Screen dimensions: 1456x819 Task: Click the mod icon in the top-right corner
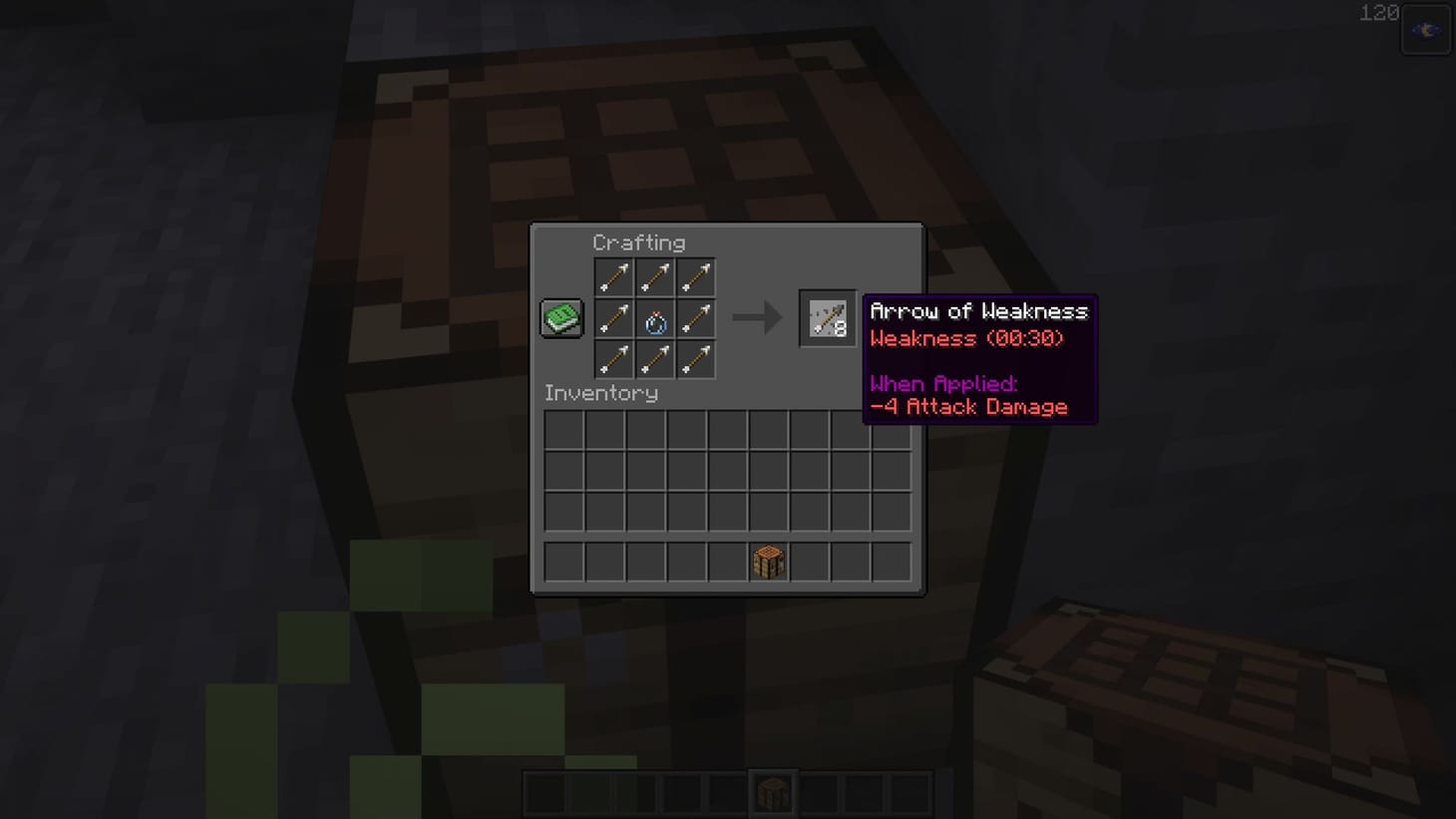pos(1425,30)
